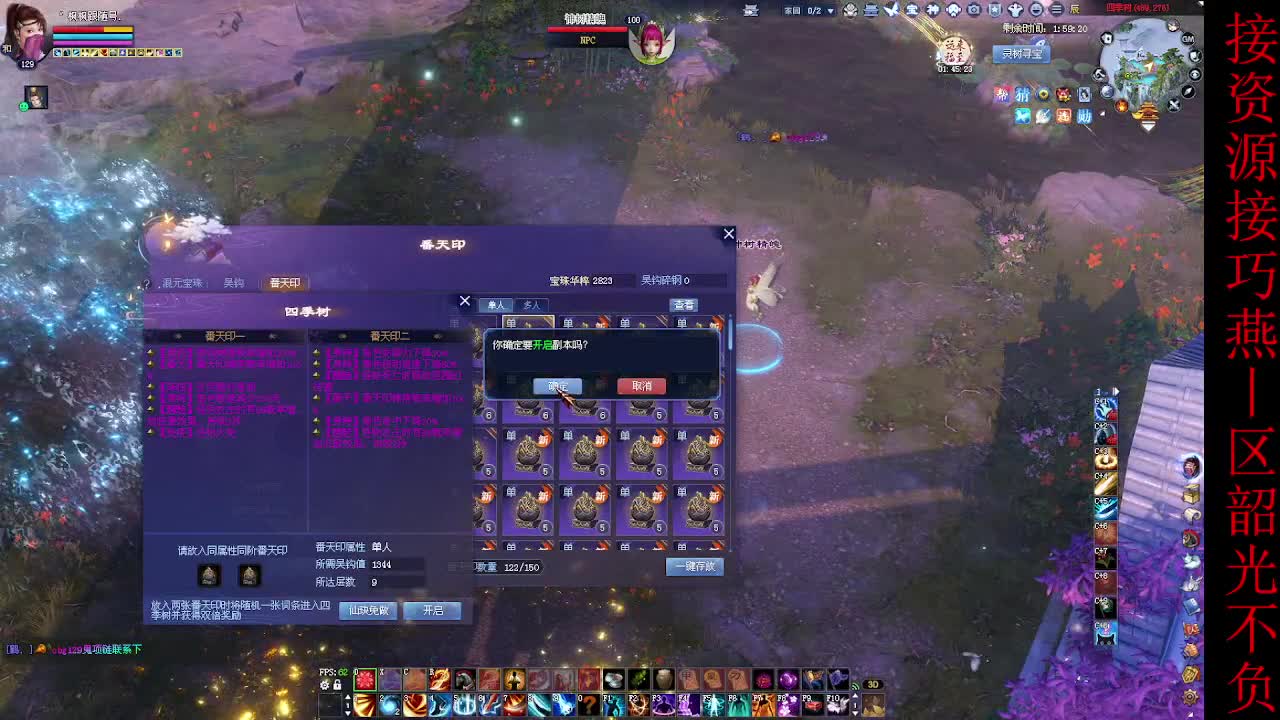Expand the small arrow next to top-right icons
This screenshot has width=1280, height=720.
[1102, 113]
